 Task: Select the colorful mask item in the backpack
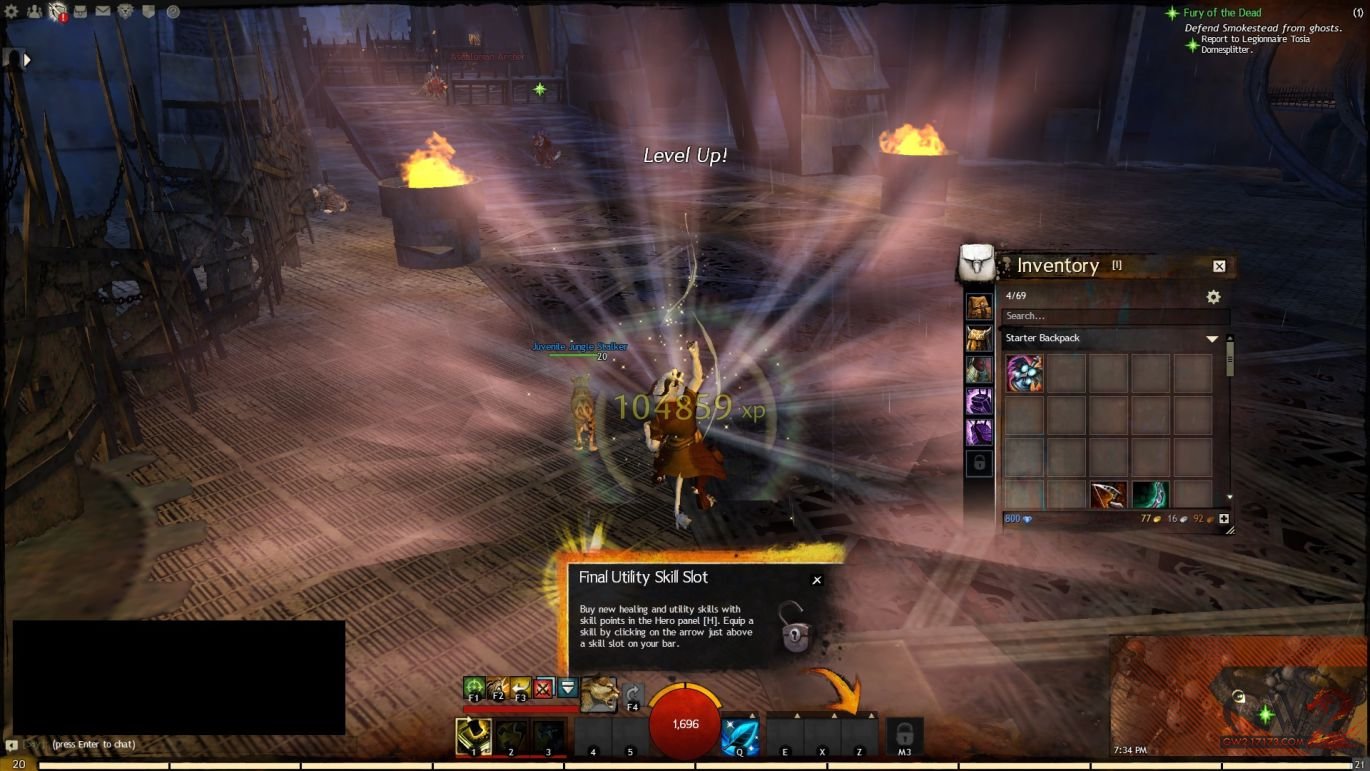1025,373
